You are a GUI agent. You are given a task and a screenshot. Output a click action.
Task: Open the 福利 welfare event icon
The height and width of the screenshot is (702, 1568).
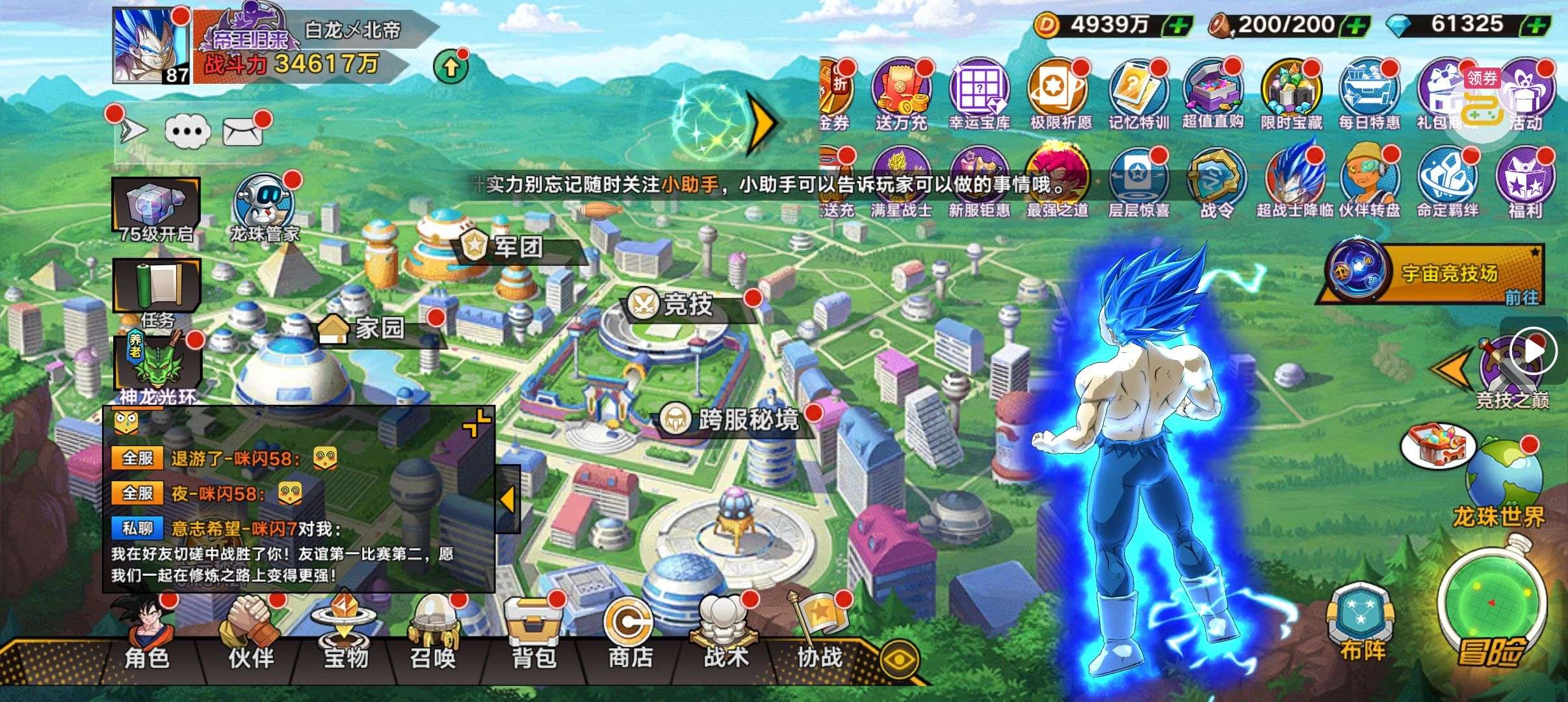click(x=1524, y=183)
